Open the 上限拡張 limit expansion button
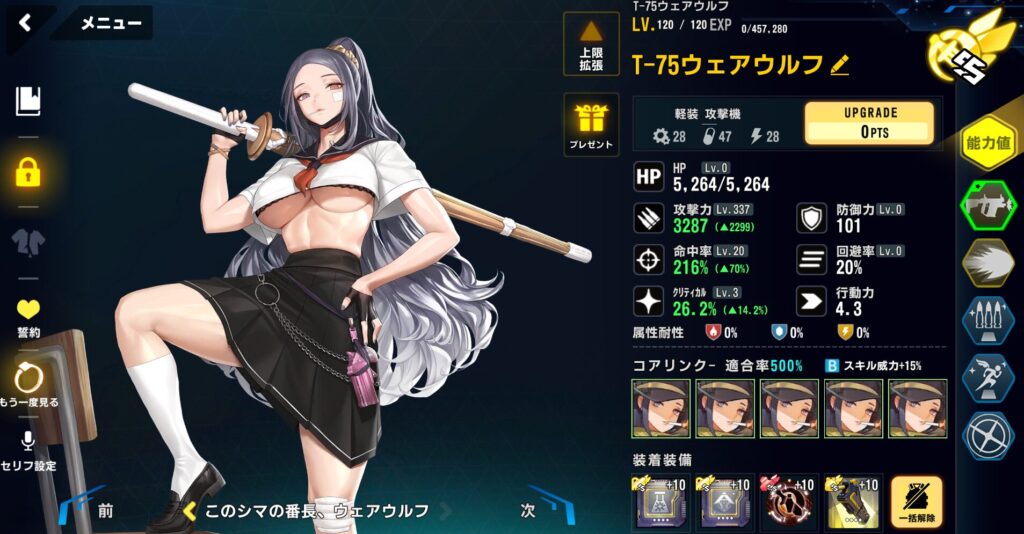This screenshot has height=534, width=1024. (591, 46)
